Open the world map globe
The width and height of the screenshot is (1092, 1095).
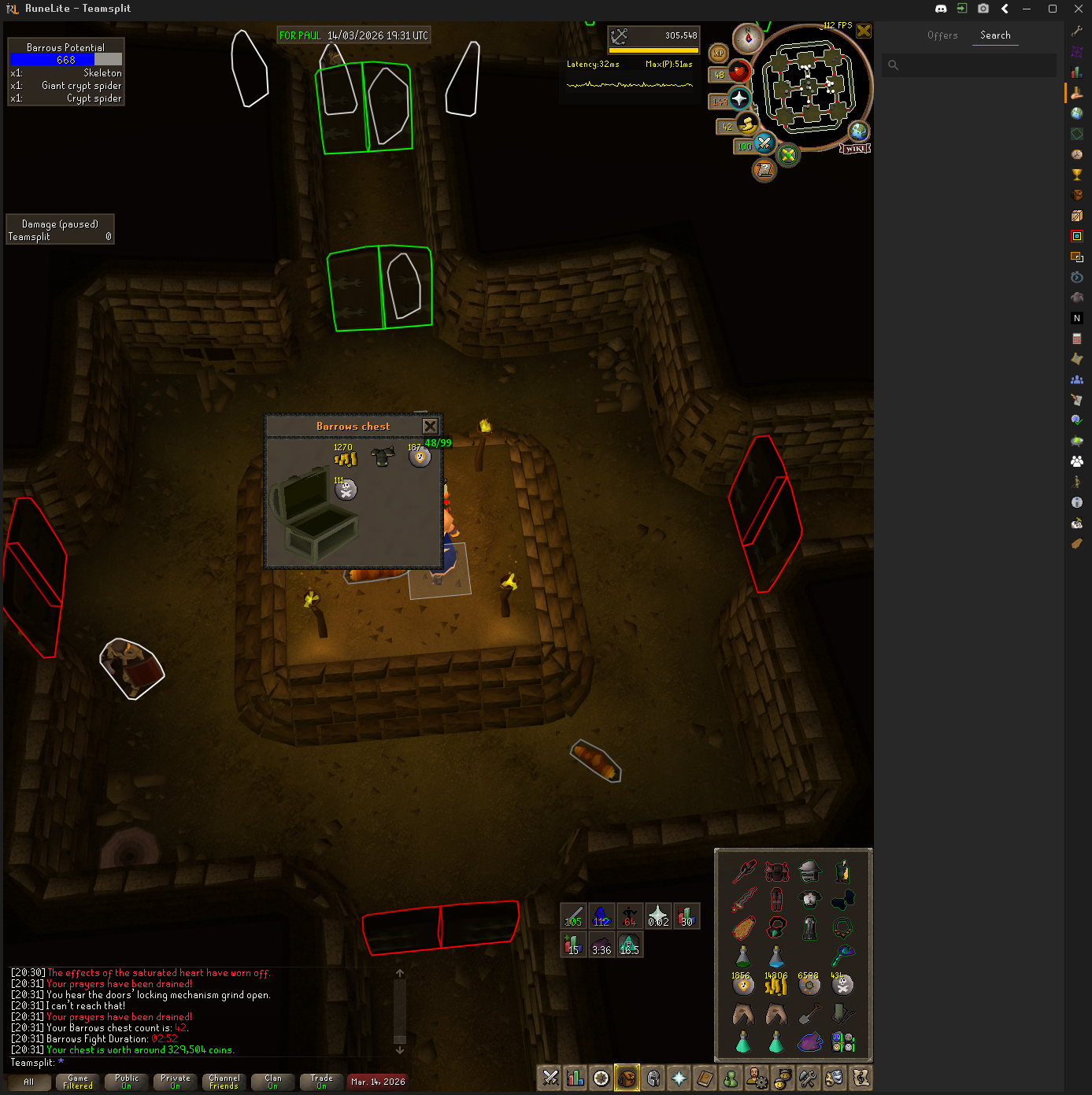[x=858, y=131]
